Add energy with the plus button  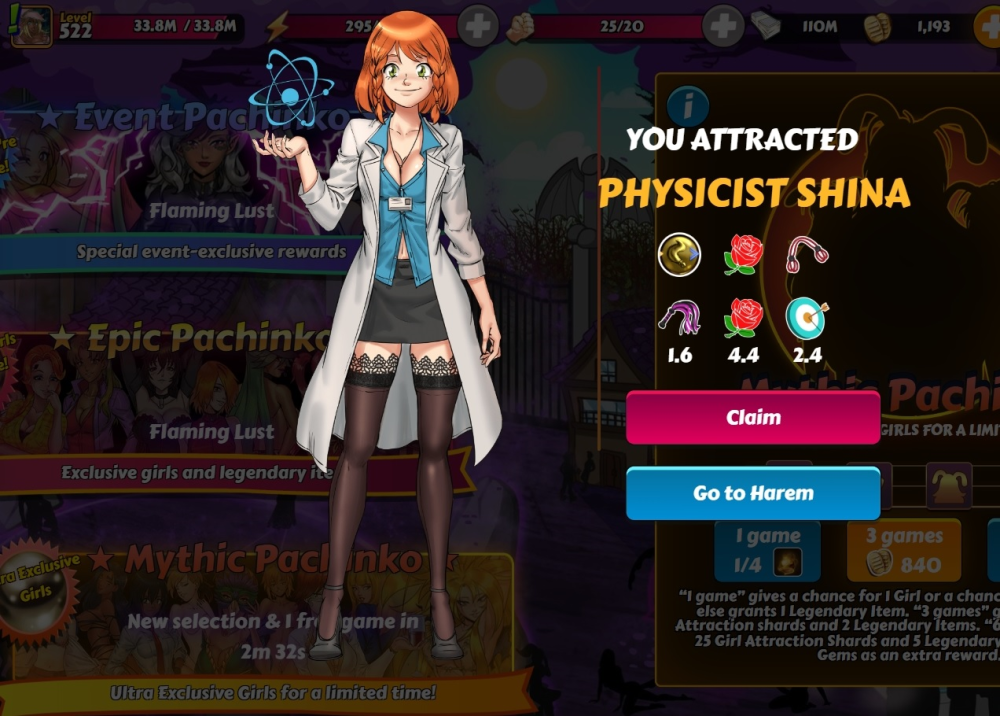pos(478,26)
